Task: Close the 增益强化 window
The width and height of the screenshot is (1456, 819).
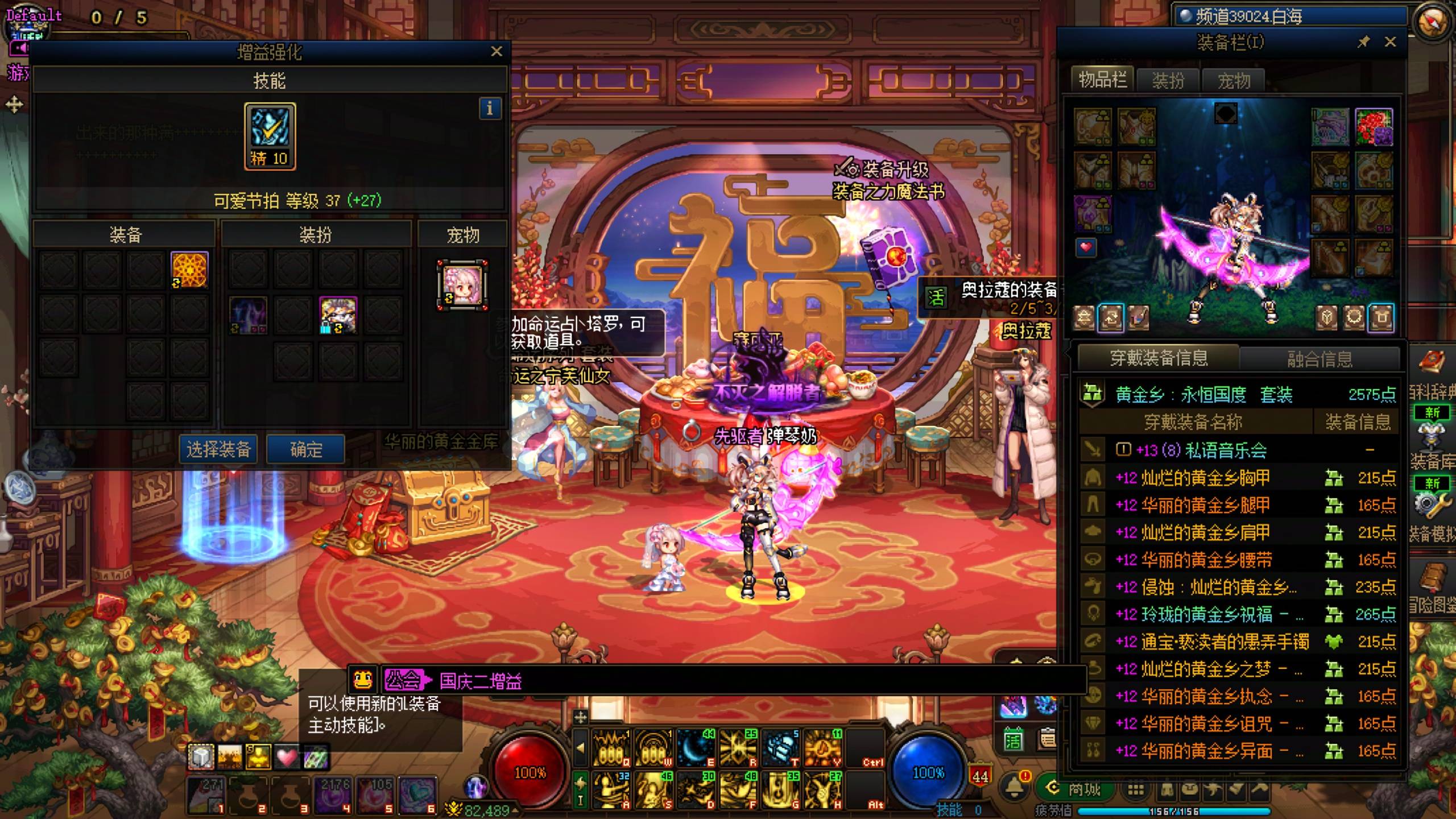Action: [497, 52]
